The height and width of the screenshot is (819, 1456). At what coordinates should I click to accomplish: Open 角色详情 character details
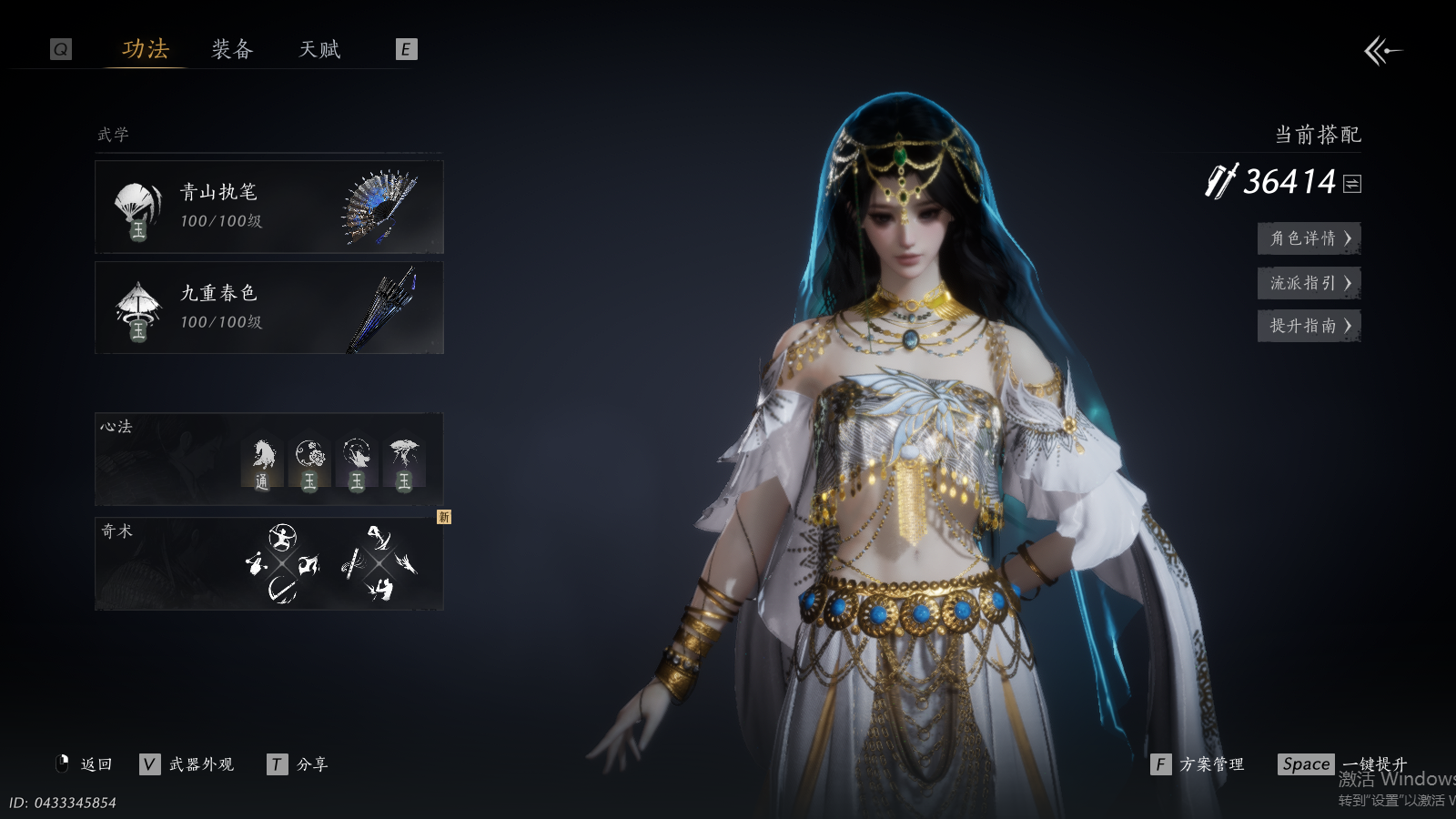[1309, 238]
